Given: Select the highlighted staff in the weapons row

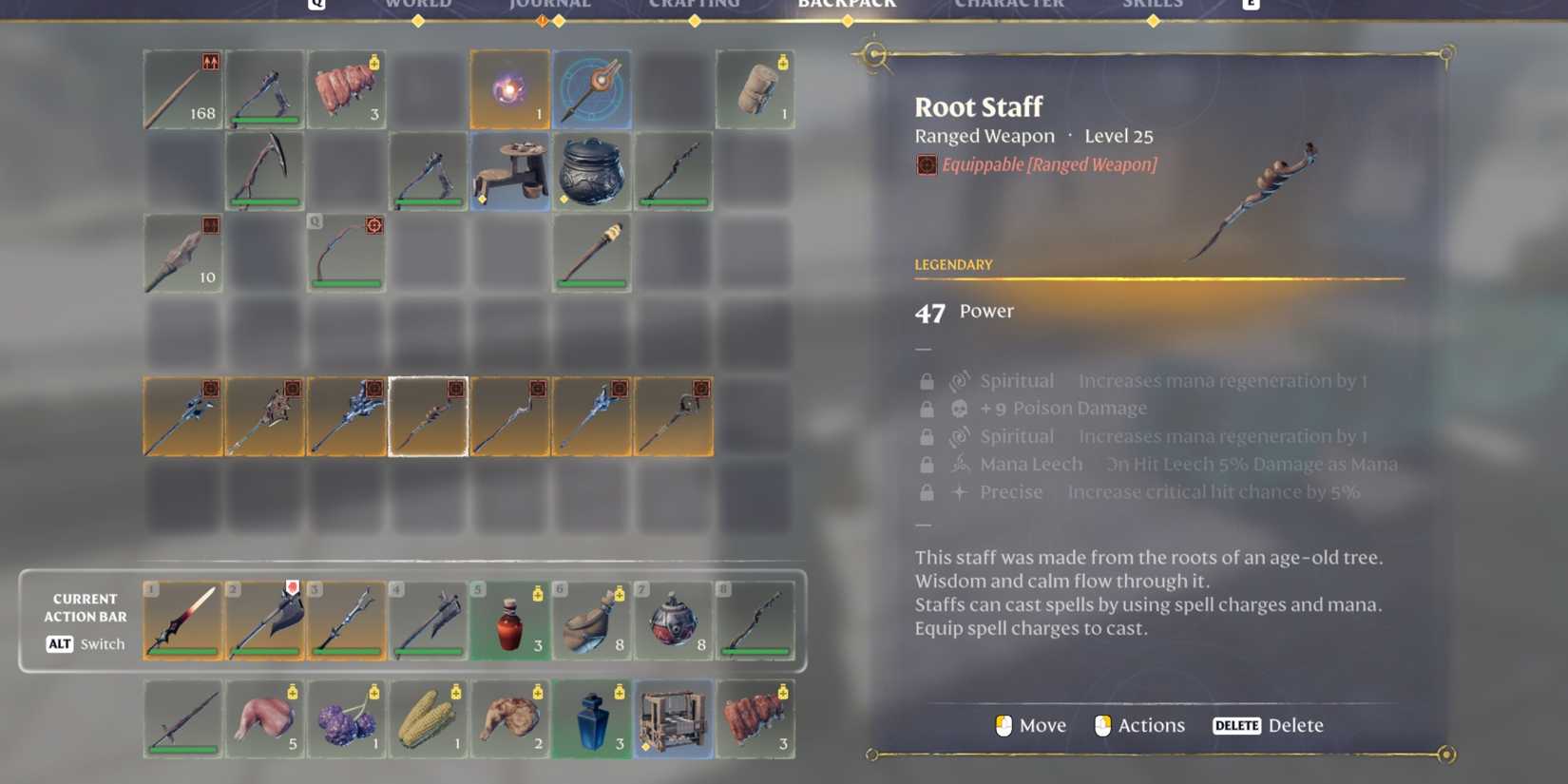Looking at the screenshot, I should 429,413.
